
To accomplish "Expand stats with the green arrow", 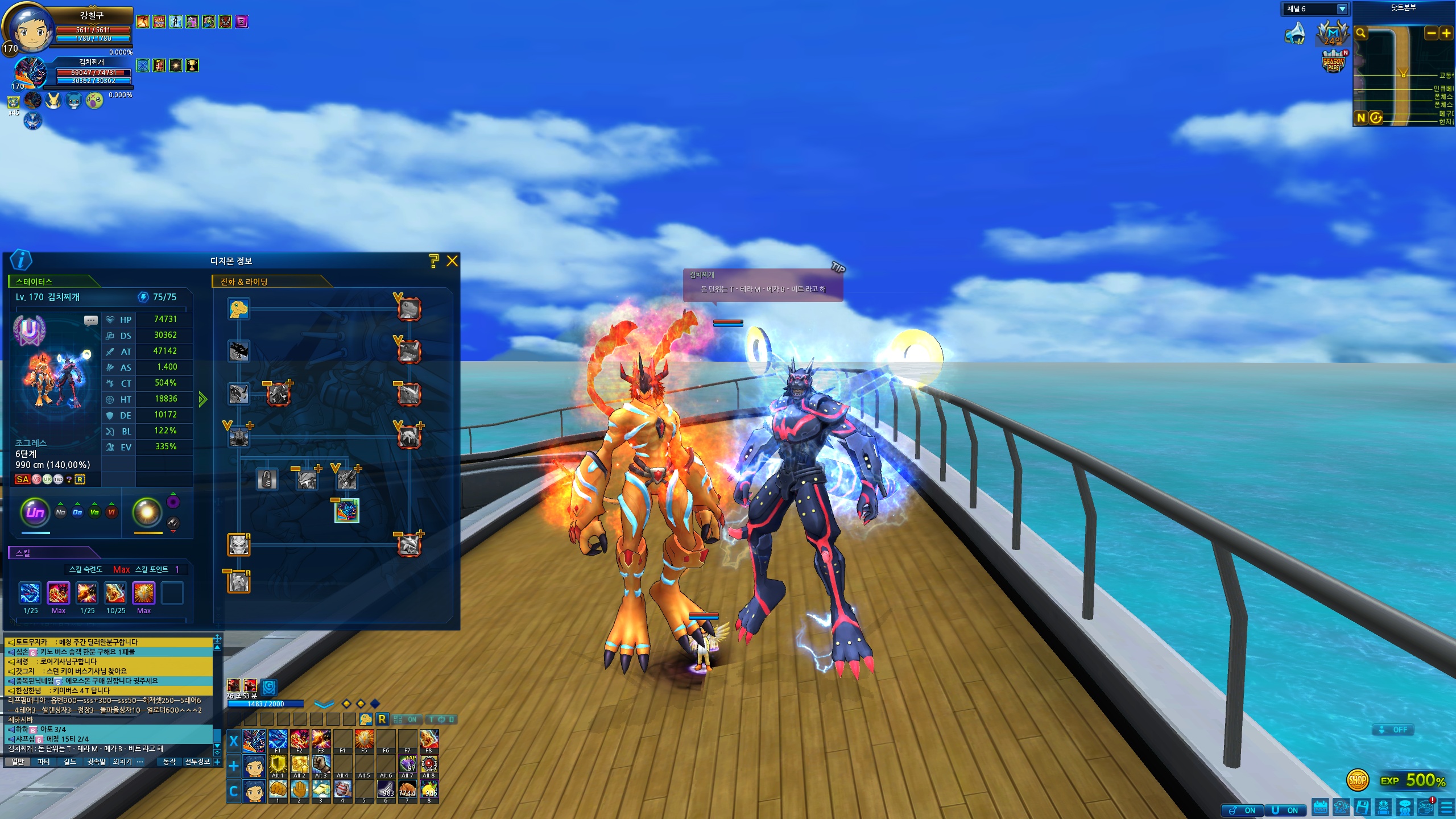I will [203, 399].
